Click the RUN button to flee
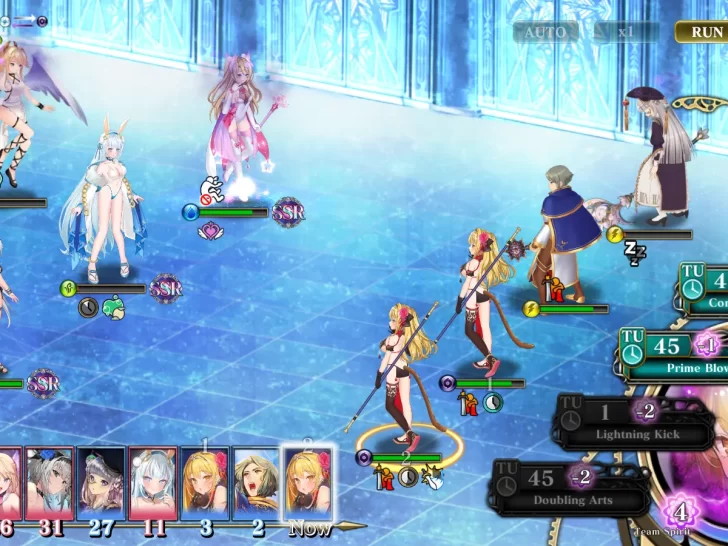Image resolution: width=728 pixels, height=546 pixels. [704, 32]
